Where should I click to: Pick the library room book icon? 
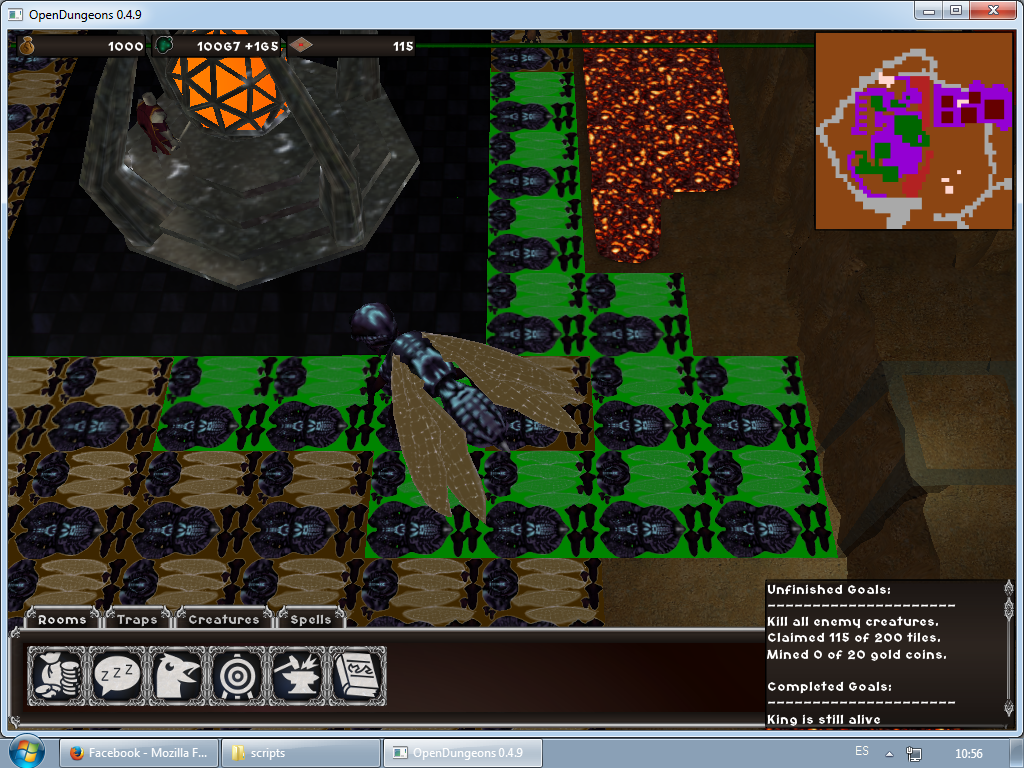pos(356,675)
